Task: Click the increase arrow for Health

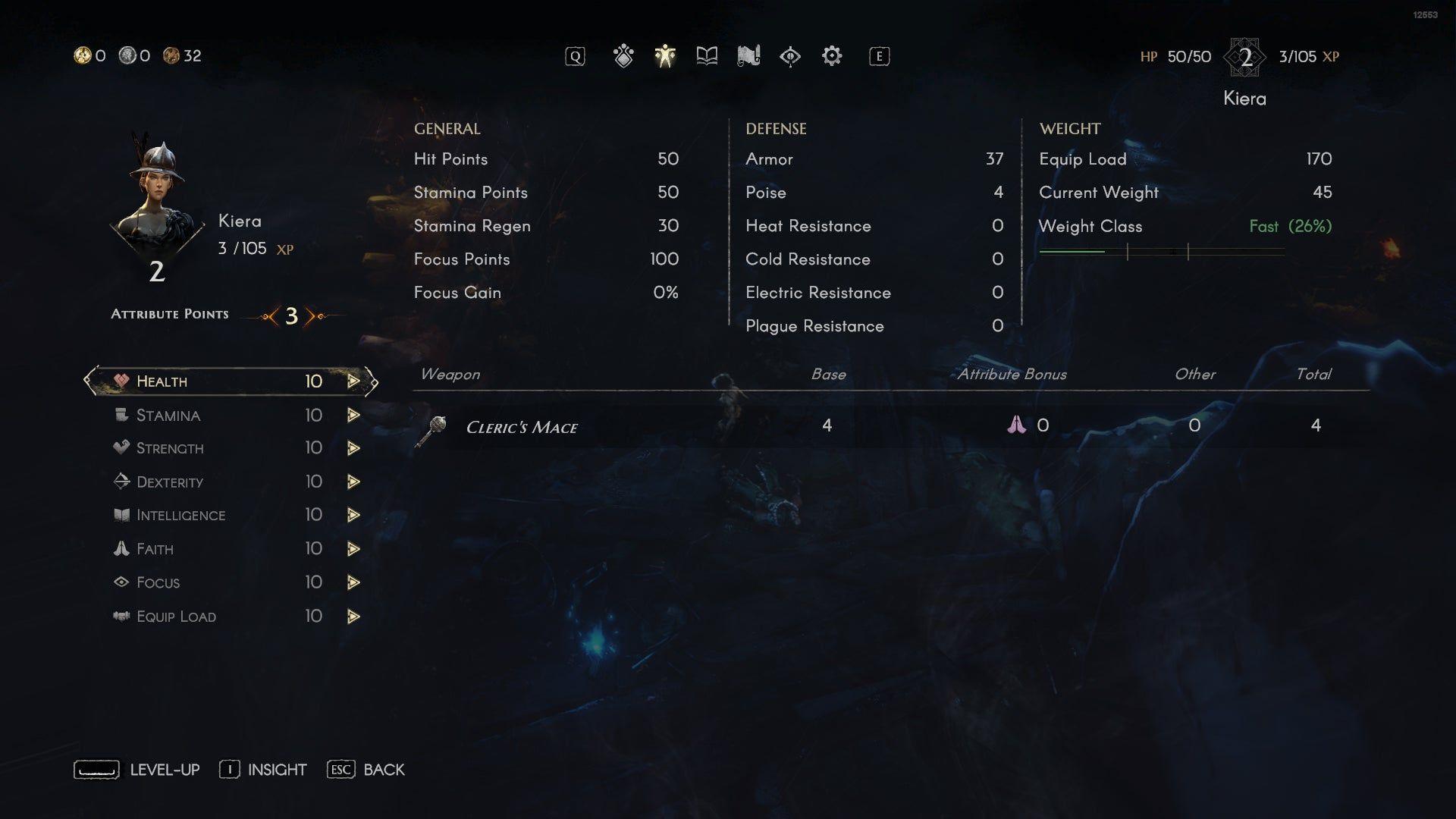Action: 353,381
